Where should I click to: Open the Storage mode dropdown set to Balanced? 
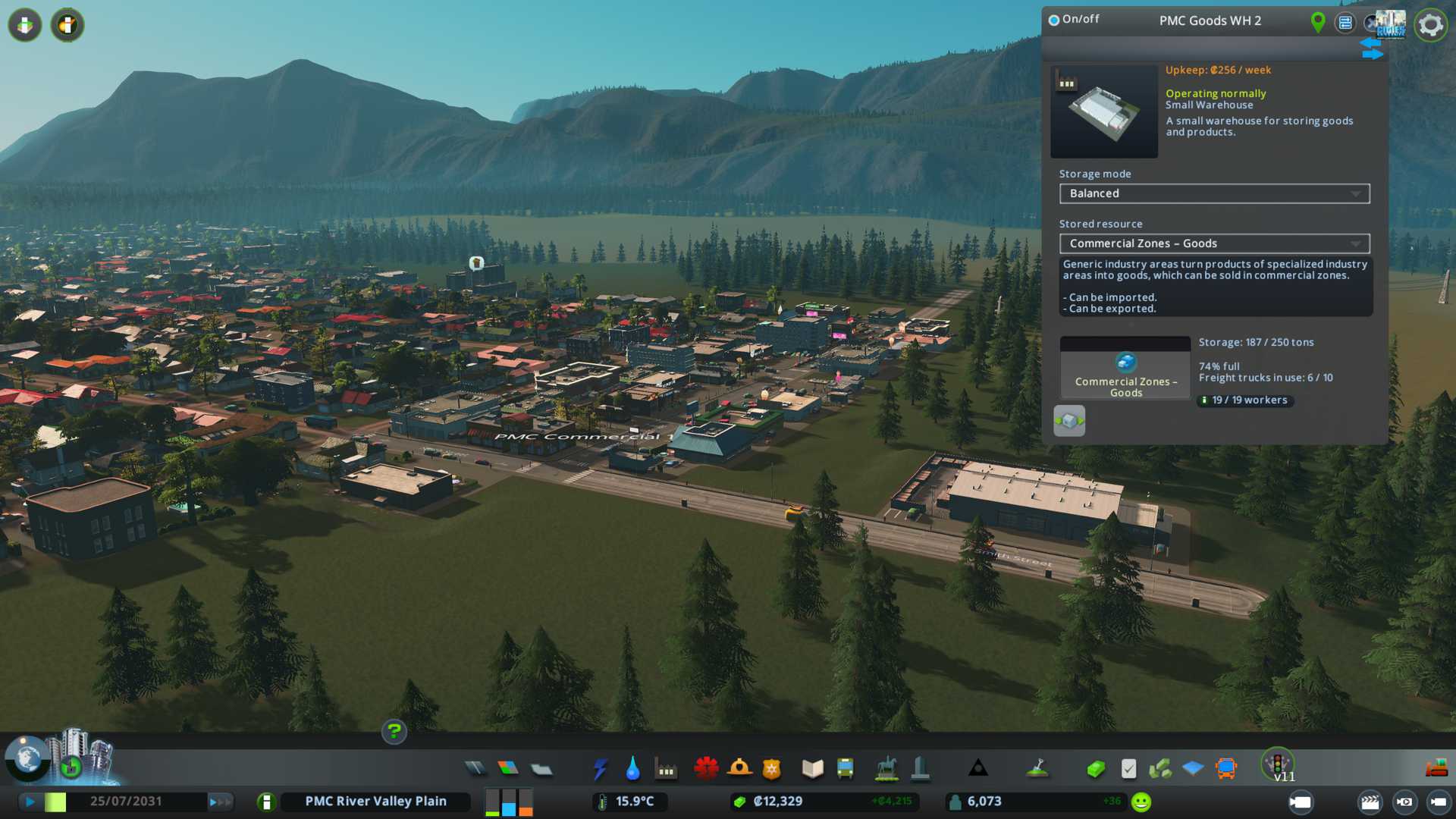(x=1214, y=193)
